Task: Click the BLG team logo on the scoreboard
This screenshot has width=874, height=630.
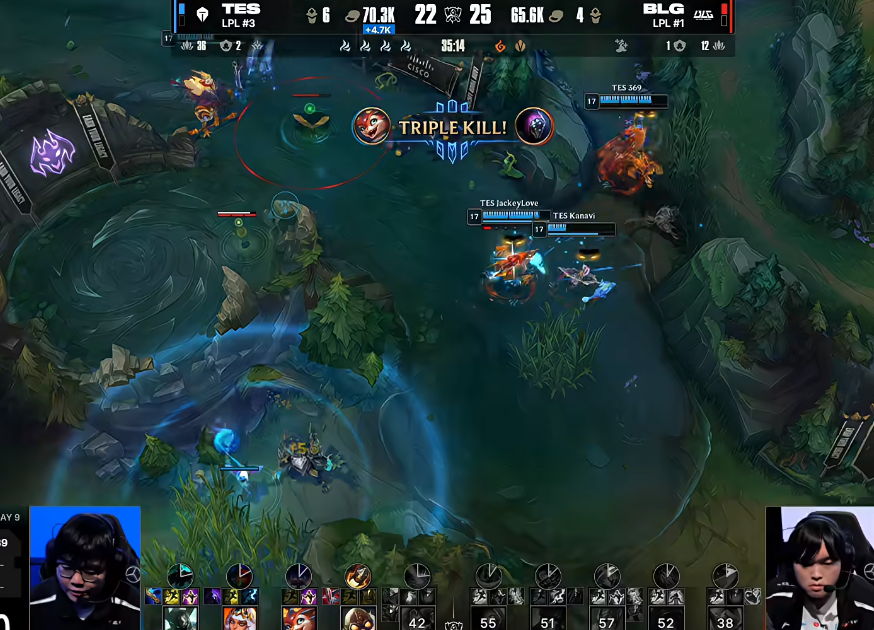Action: [x=704, y=14]
